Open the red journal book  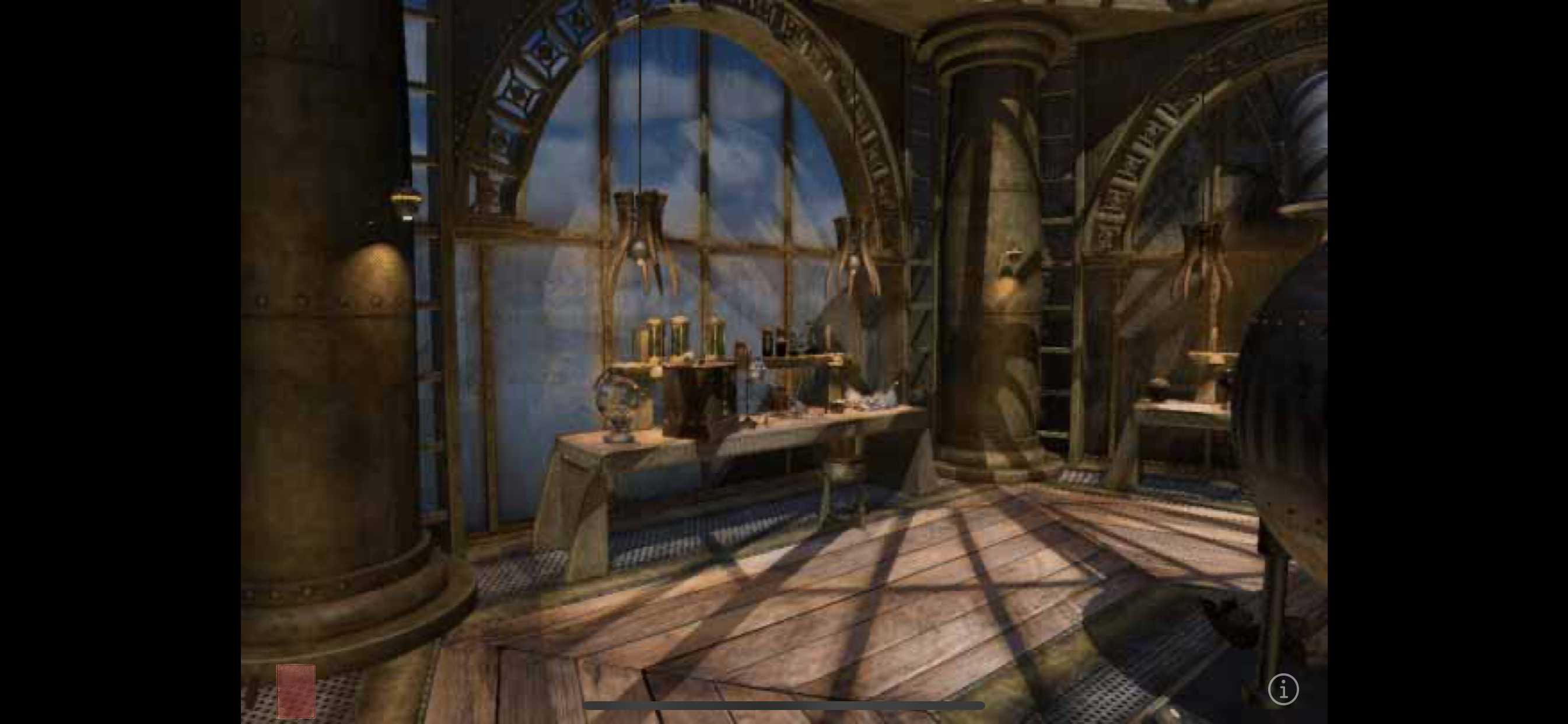296,691
